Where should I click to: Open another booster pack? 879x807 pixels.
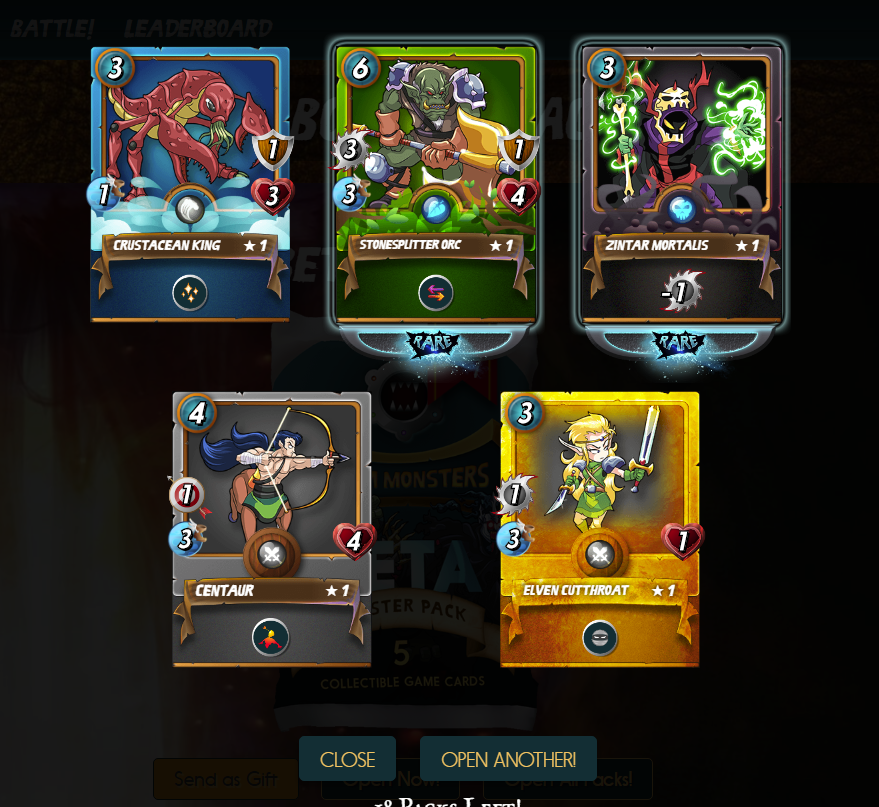click(x=508, y=759)
